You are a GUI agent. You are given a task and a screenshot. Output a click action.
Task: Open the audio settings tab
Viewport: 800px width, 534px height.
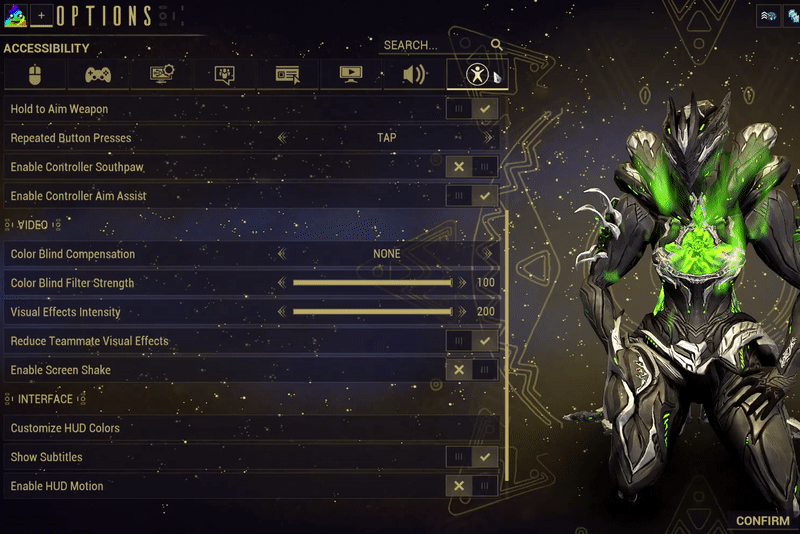[414, 74]
